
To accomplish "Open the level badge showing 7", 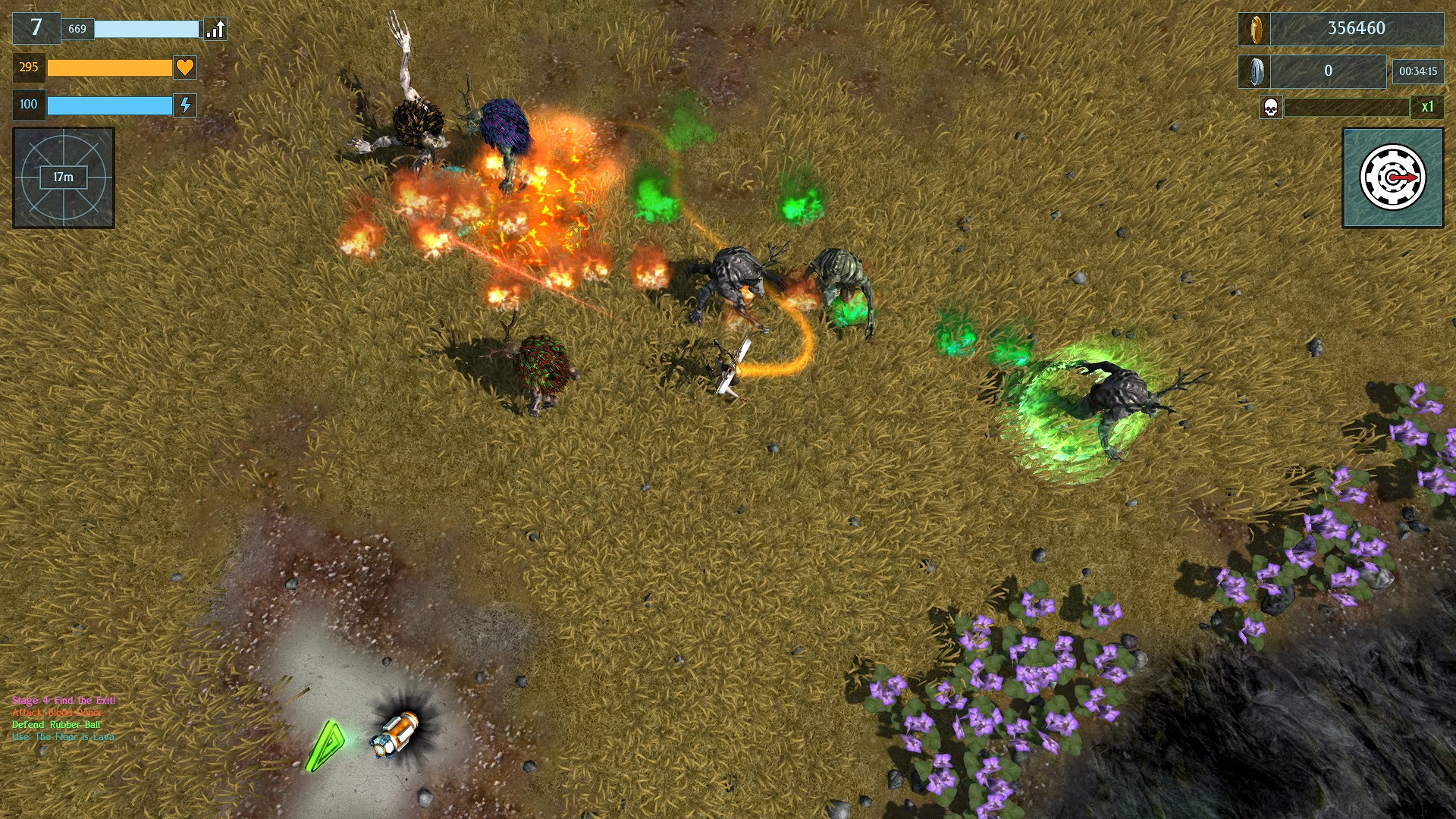I will coord(36,29).
